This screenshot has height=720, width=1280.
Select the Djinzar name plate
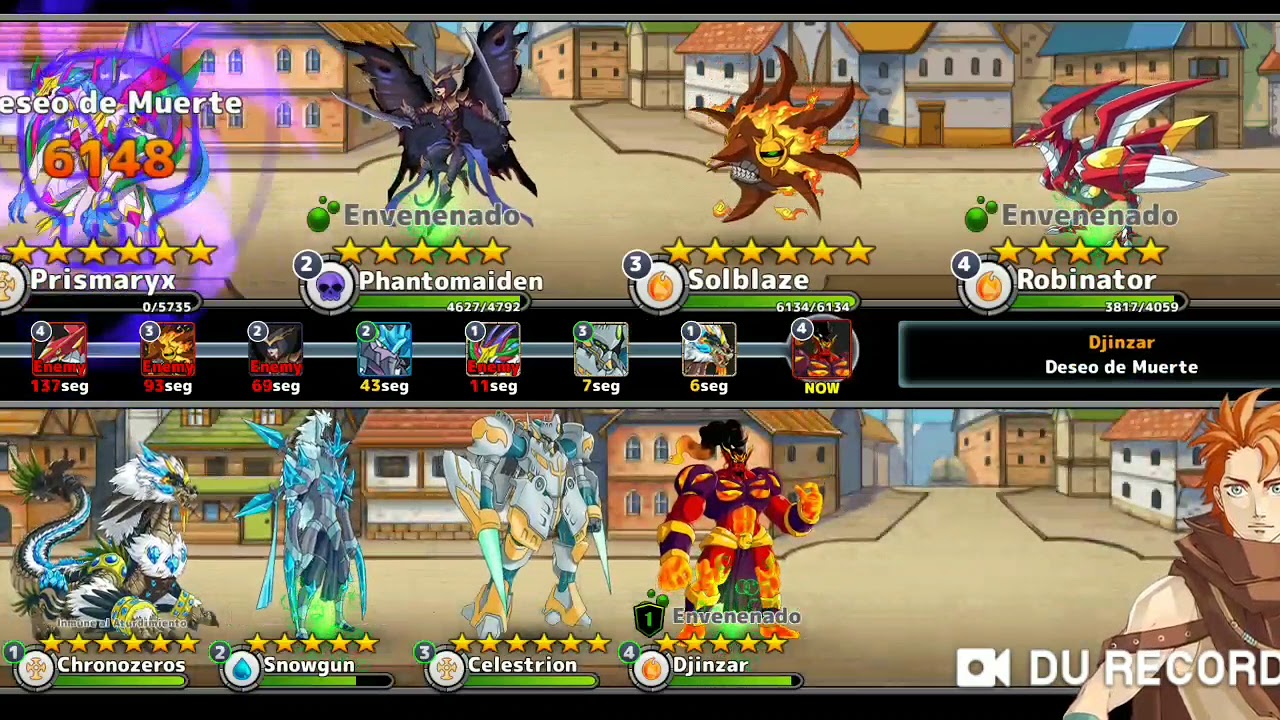710,665
